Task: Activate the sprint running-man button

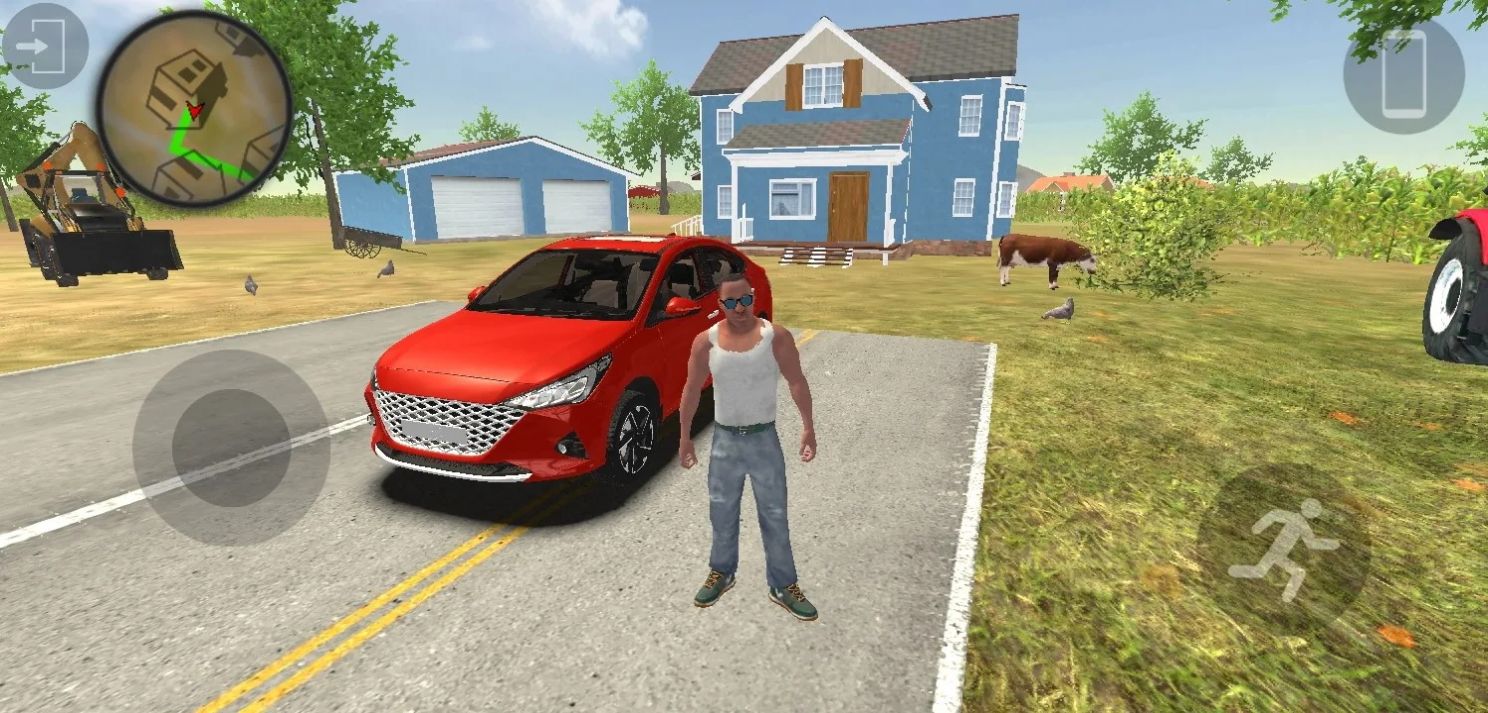Action: (1283, 549)
